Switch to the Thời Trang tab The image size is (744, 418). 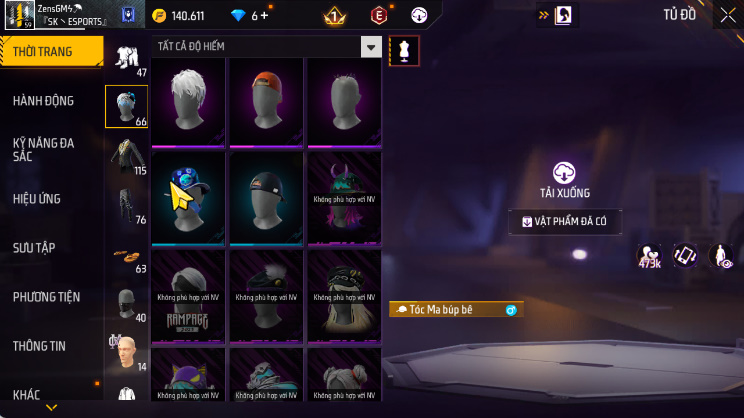pyautogui.click(x=50, y=51)
